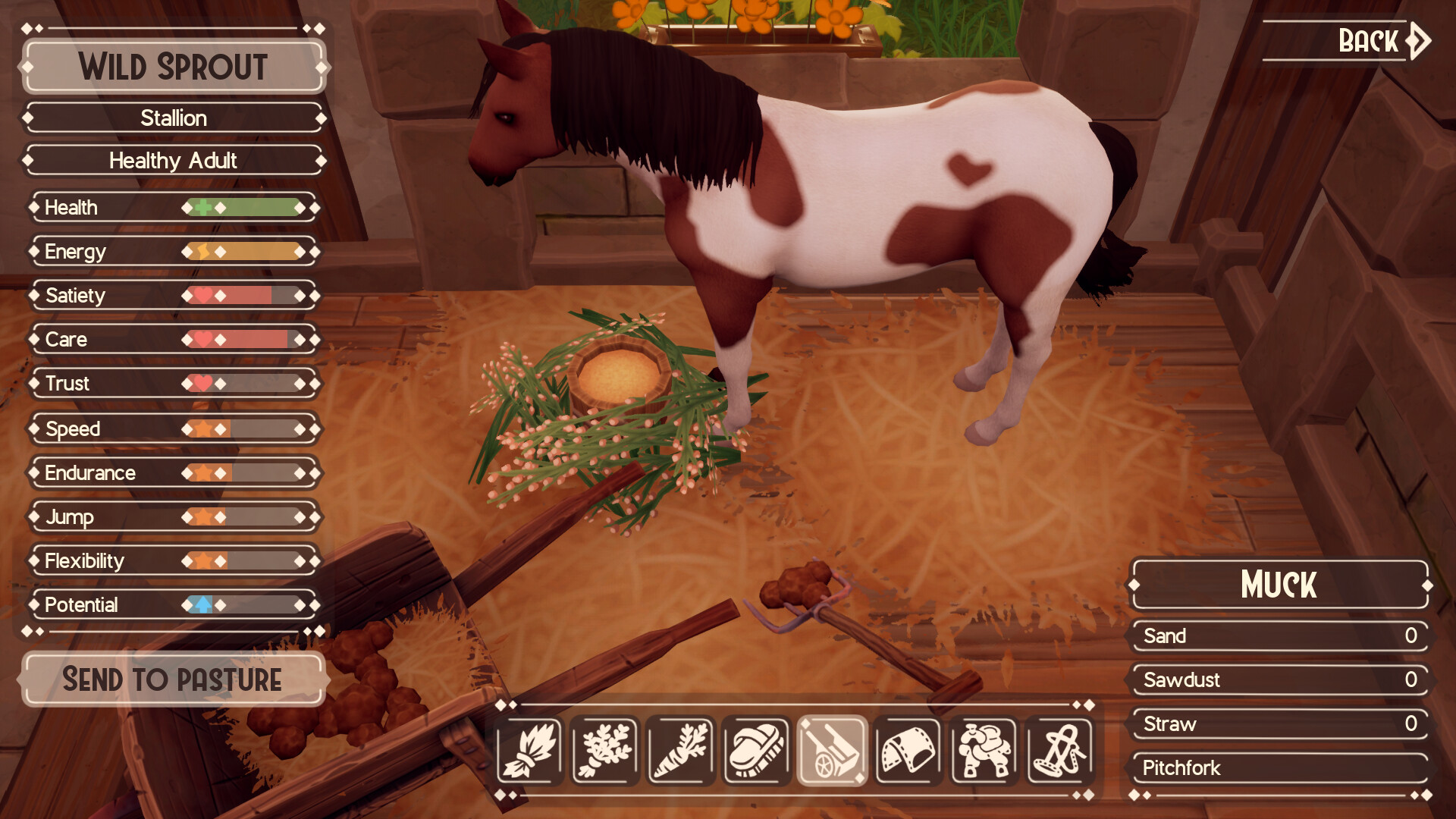
Task: Click the Muck panel header
Action: point(1279,585)
